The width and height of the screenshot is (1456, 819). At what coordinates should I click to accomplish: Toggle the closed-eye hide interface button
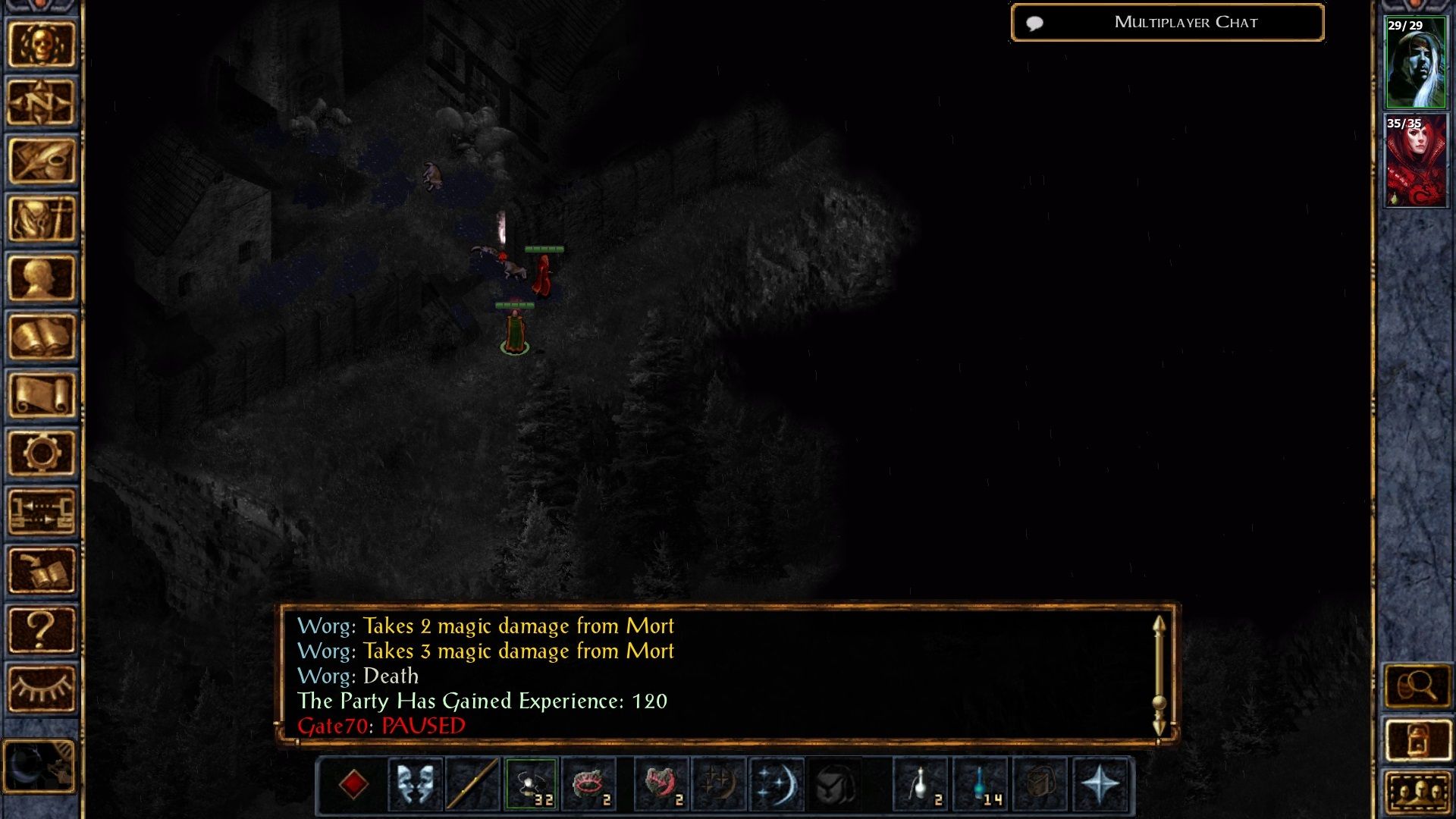42,688
